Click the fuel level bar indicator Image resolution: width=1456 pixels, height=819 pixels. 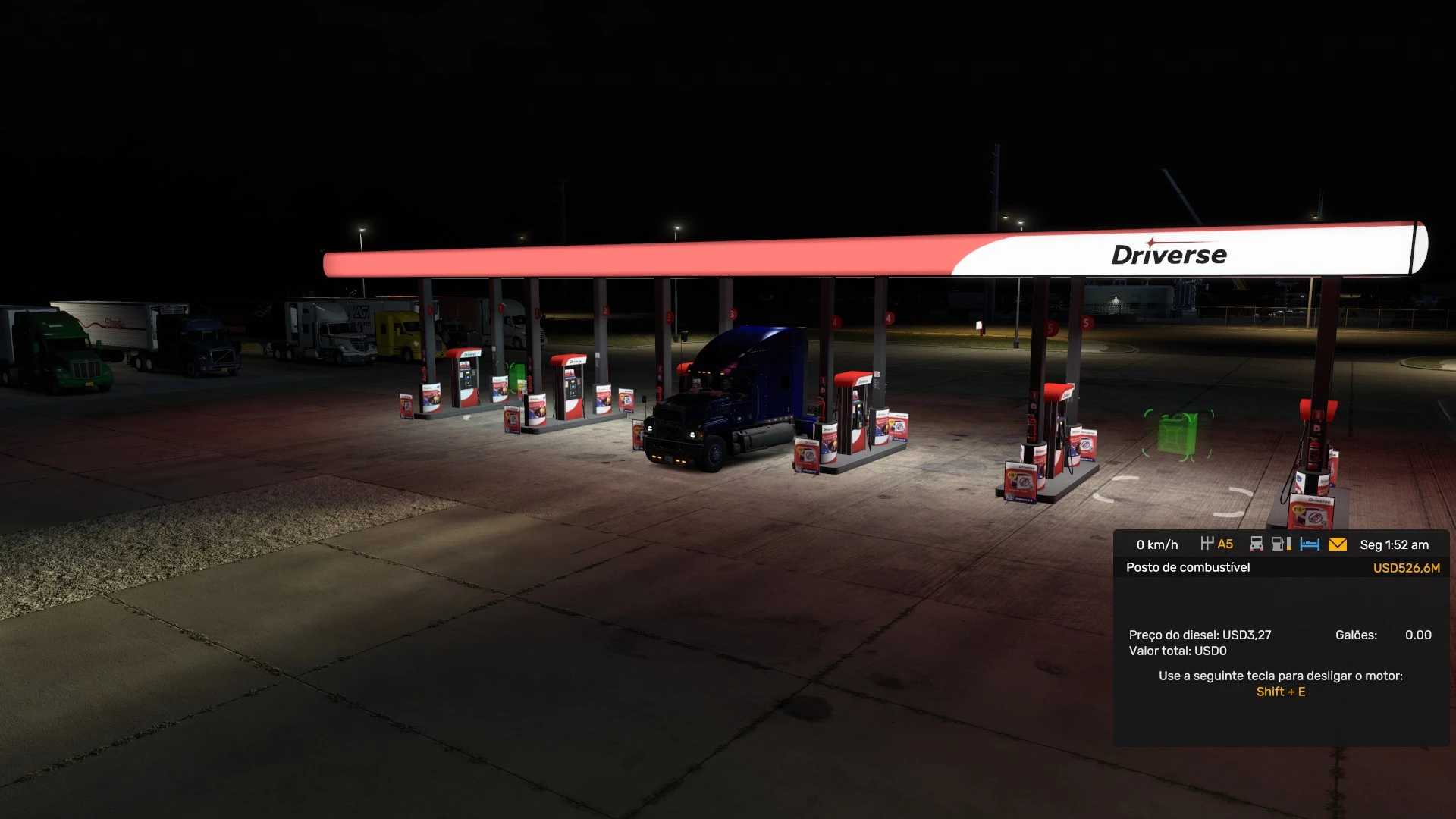click(x=1289, y=544)
